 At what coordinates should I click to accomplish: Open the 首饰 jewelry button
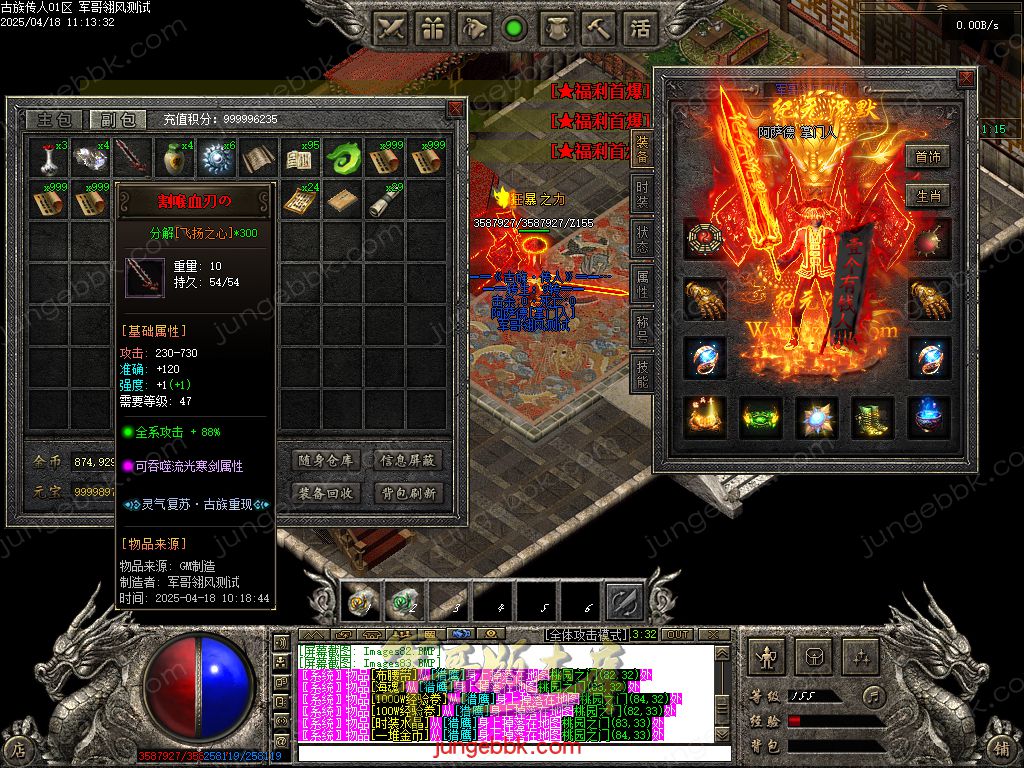point(926,157)
